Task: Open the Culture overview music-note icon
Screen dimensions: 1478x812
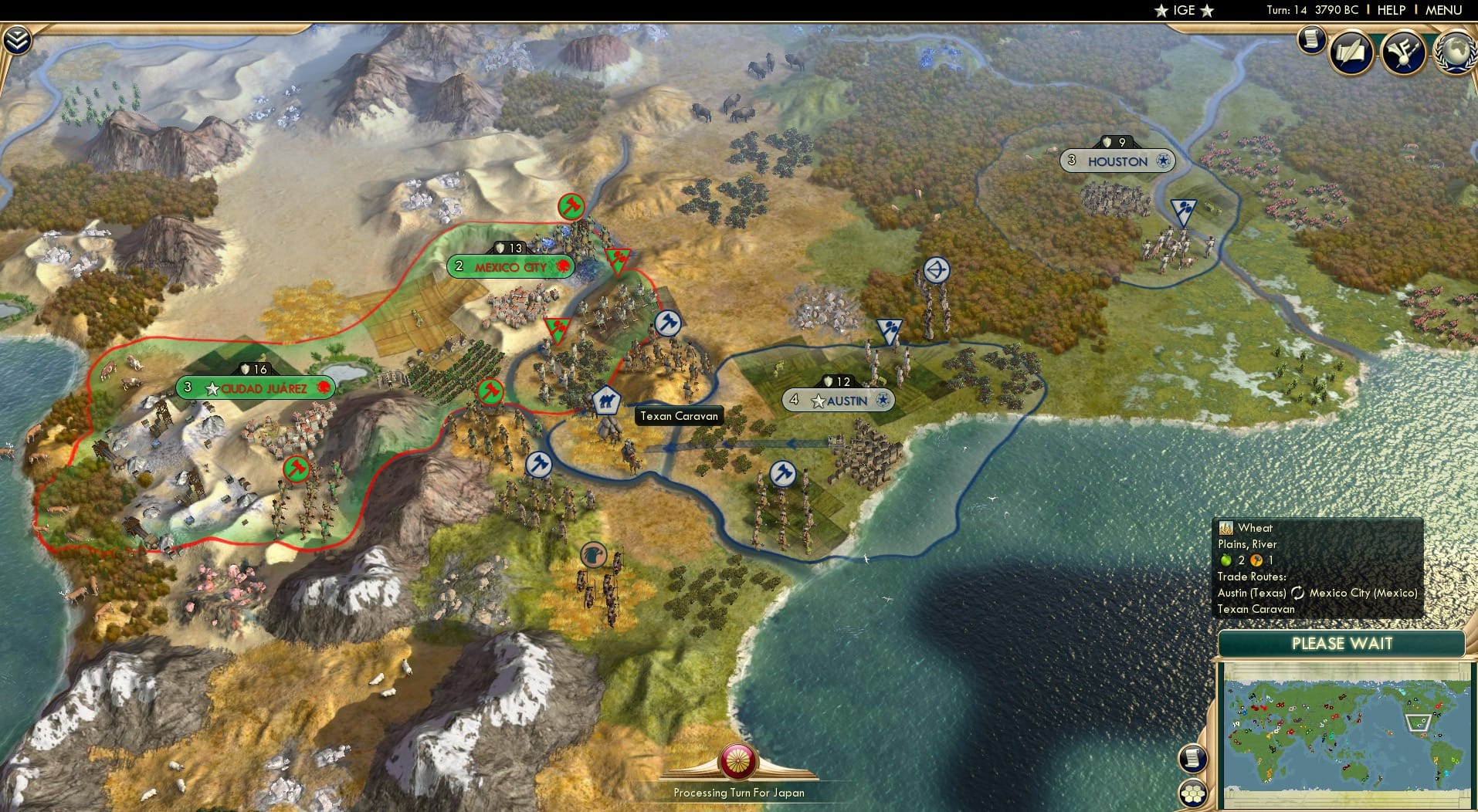Action: click(x=1403, y=49)
